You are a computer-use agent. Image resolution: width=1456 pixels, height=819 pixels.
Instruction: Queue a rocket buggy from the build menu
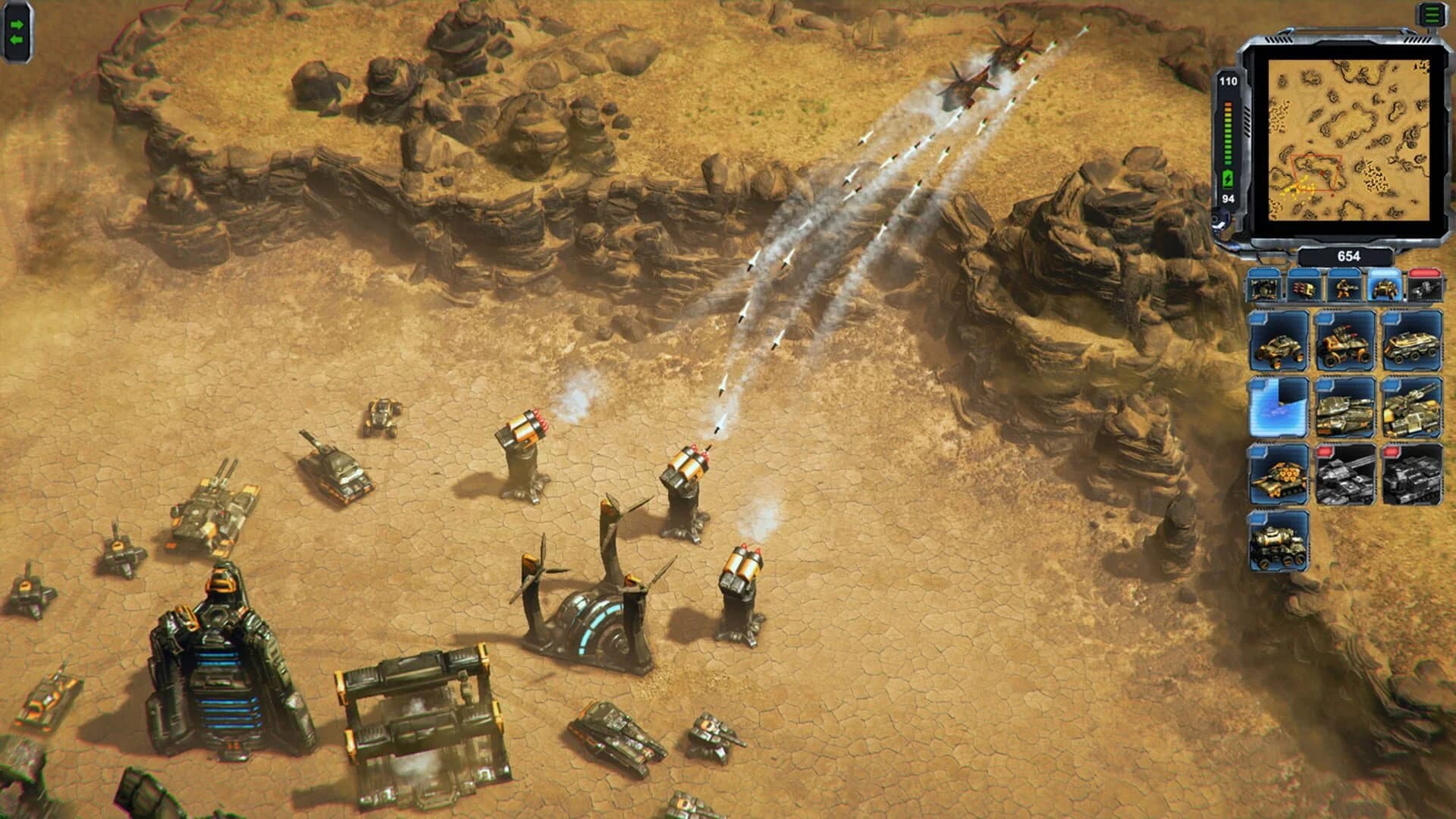[1342, 341]
